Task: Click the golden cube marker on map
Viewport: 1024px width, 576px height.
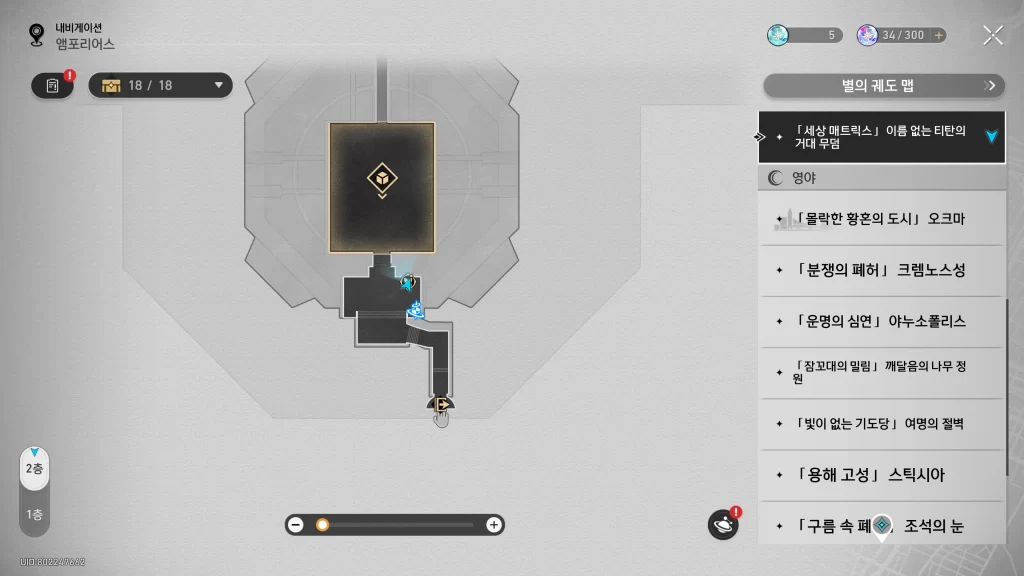Action: pos(382,180)
